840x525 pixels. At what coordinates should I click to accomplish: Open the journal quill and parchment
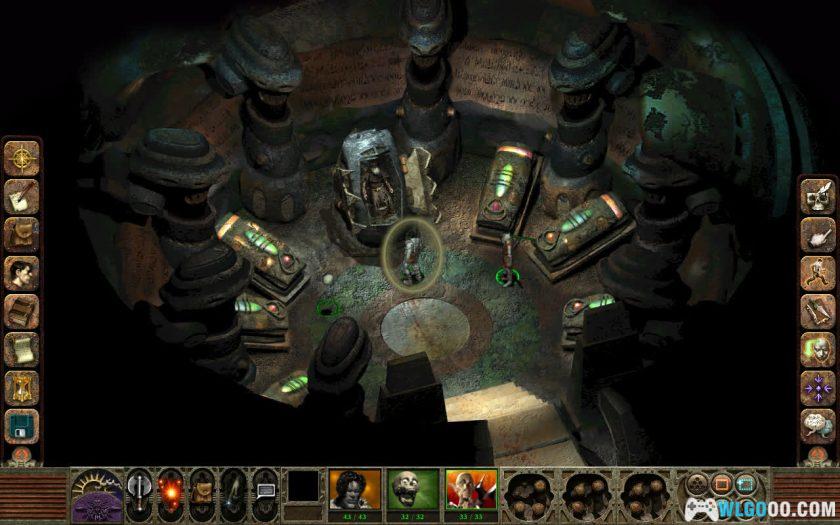(21, 195)
